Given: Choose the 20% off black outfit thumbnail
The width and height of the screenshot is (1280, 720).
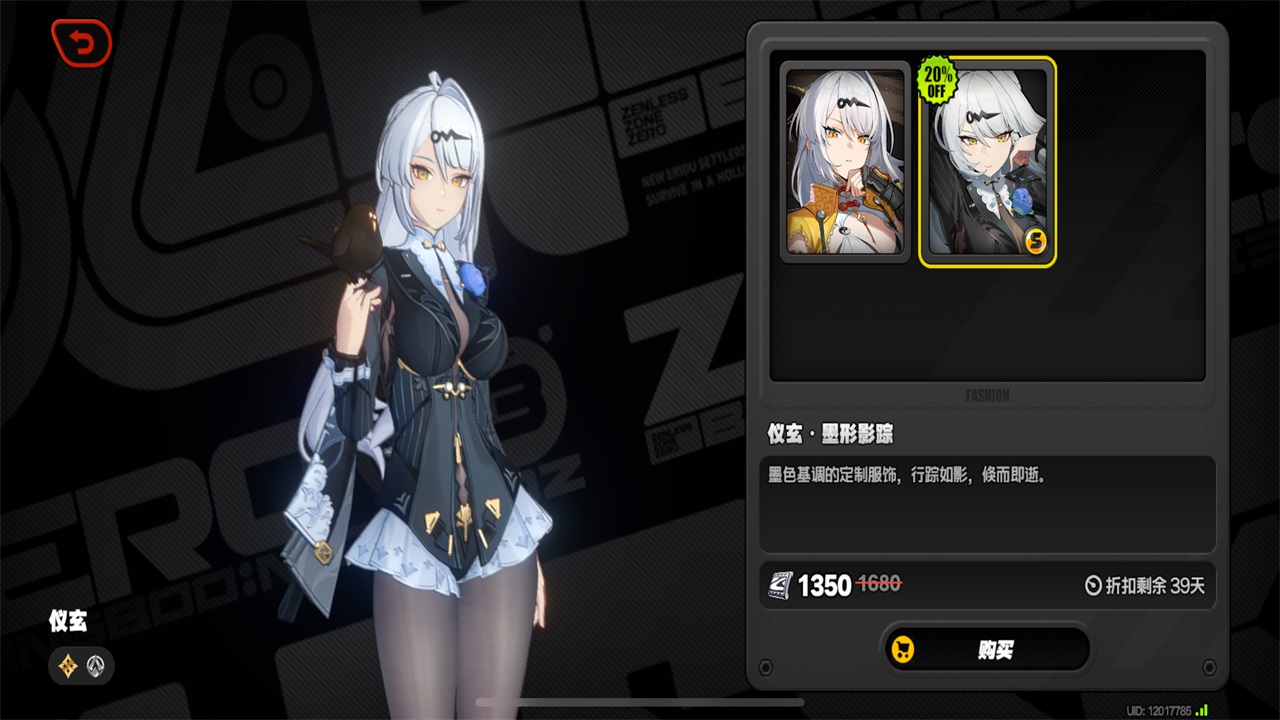Looking at the screenshot, I should 987,162.
